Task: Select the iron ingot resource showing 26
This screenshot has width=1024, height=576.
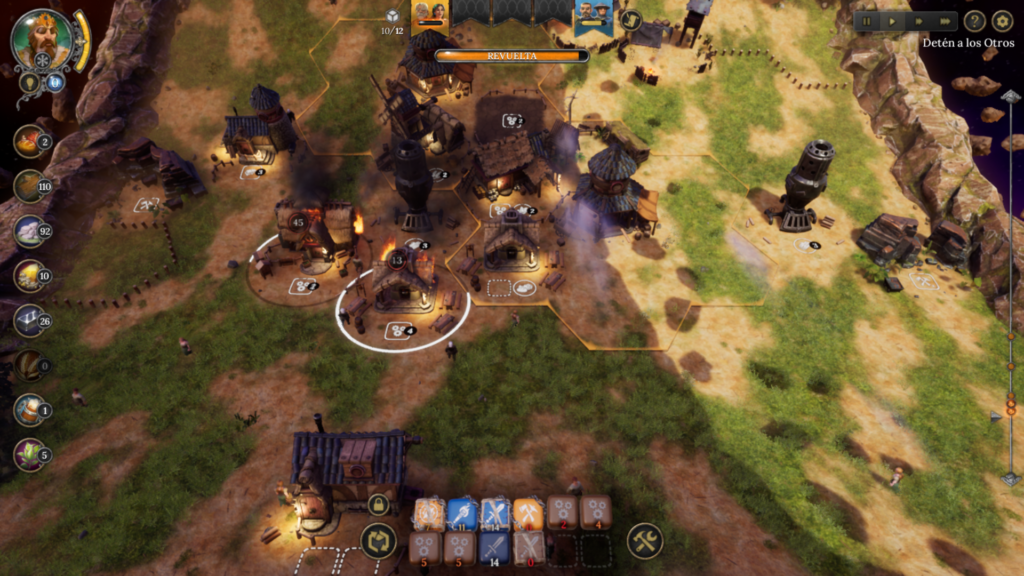Action: [x=29, y=320]
